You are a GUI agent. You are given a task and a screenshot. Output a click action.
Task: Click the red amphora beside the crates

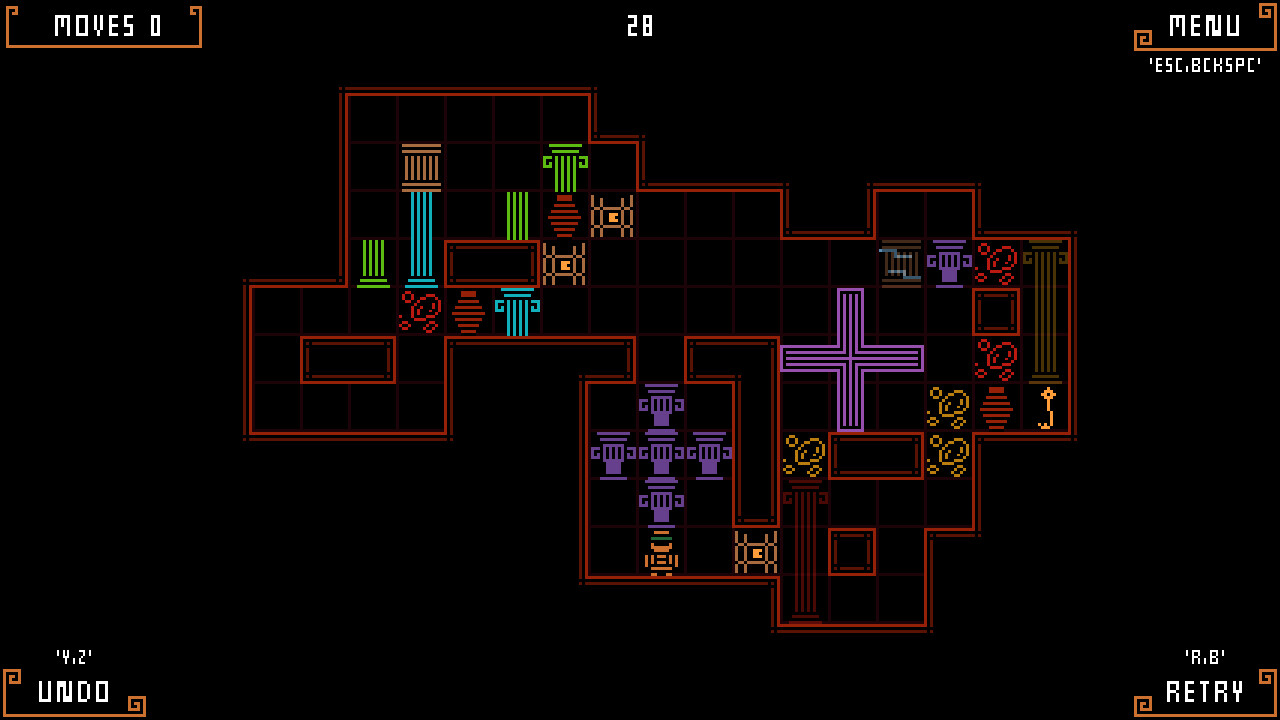(566, 216)
